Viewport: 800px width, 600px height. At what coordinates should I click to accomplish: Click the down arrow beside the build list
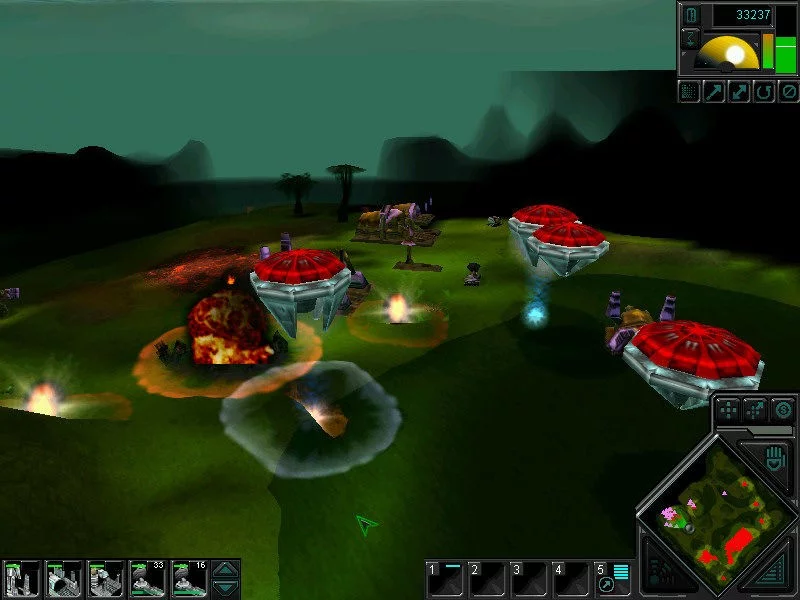pos(227,588)
